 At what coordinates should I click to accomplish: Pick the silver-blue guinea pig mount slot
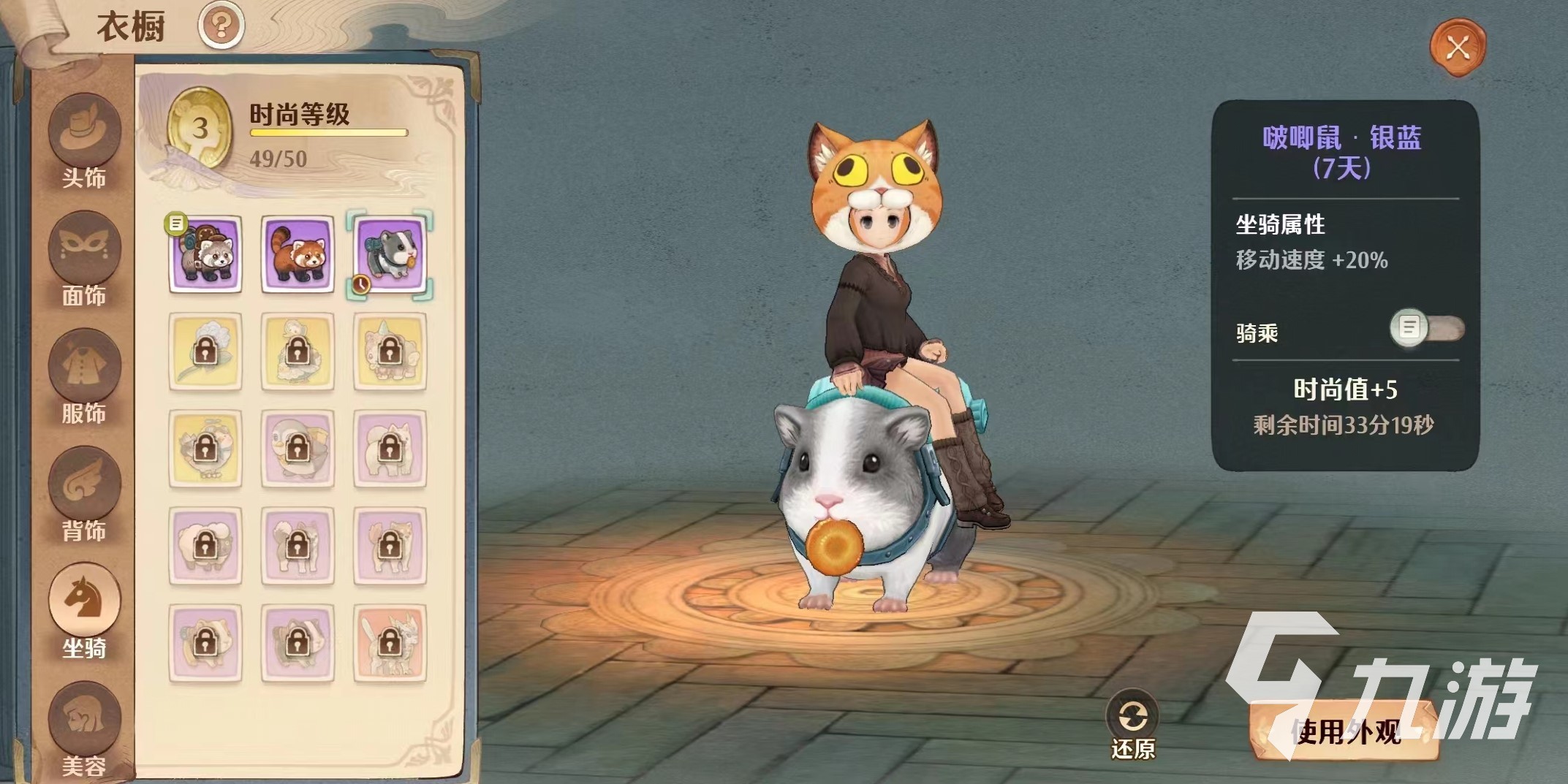pos(390,254)
